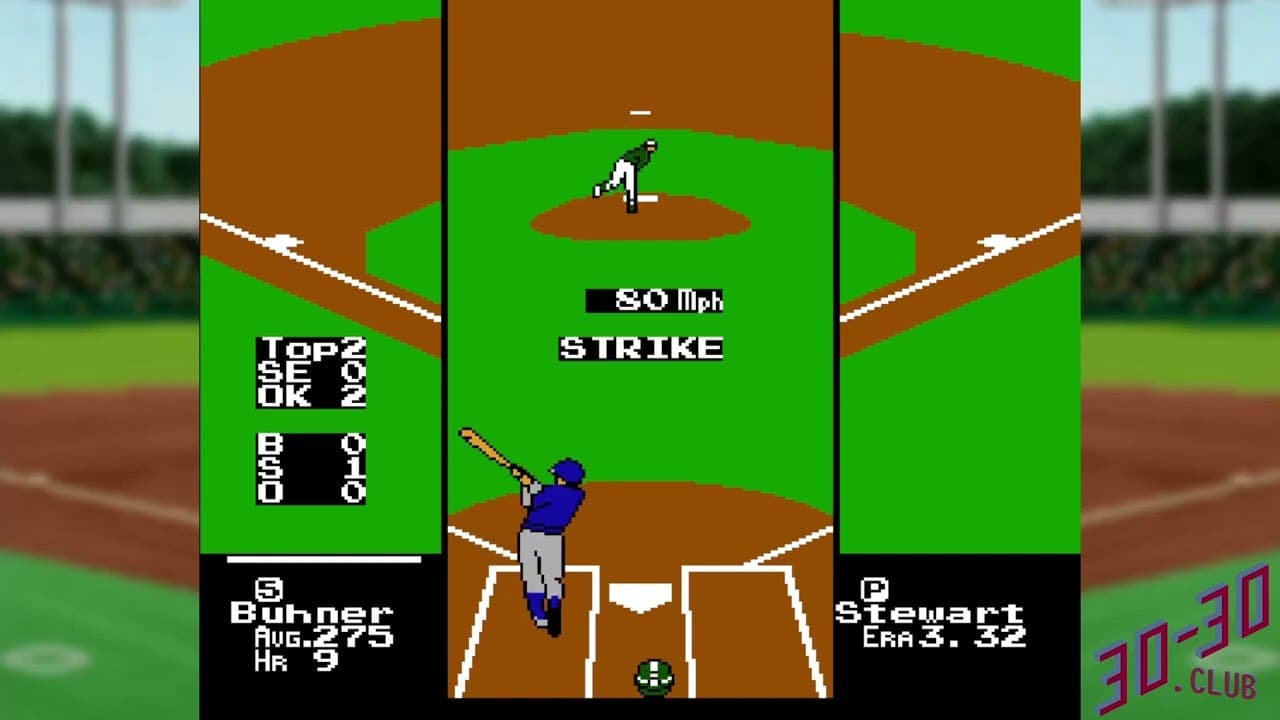Expand the OK team score row

(310, 394)
